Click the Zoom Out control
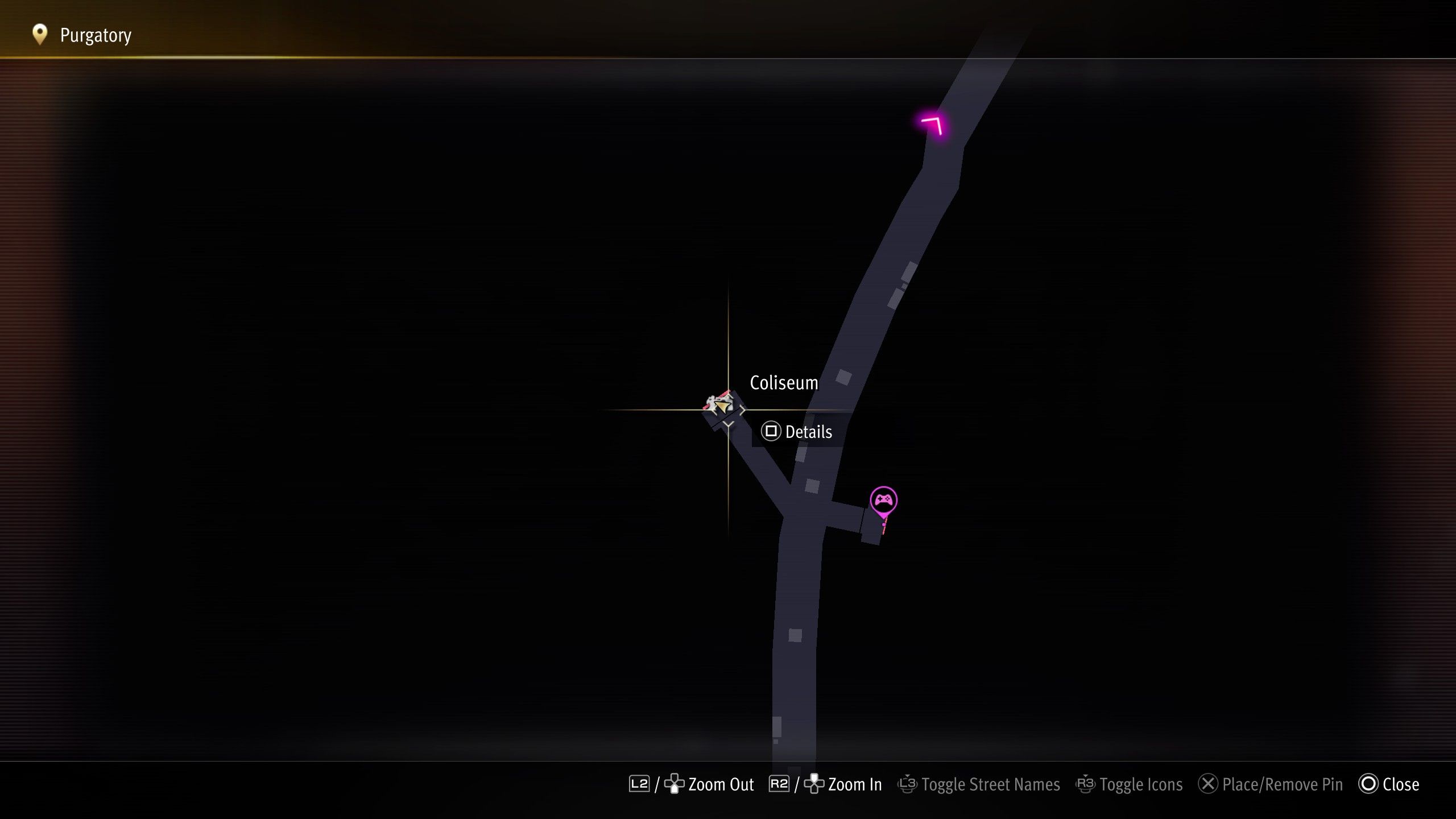Viewport: 1456px width, 819px height. coord(721,784)
